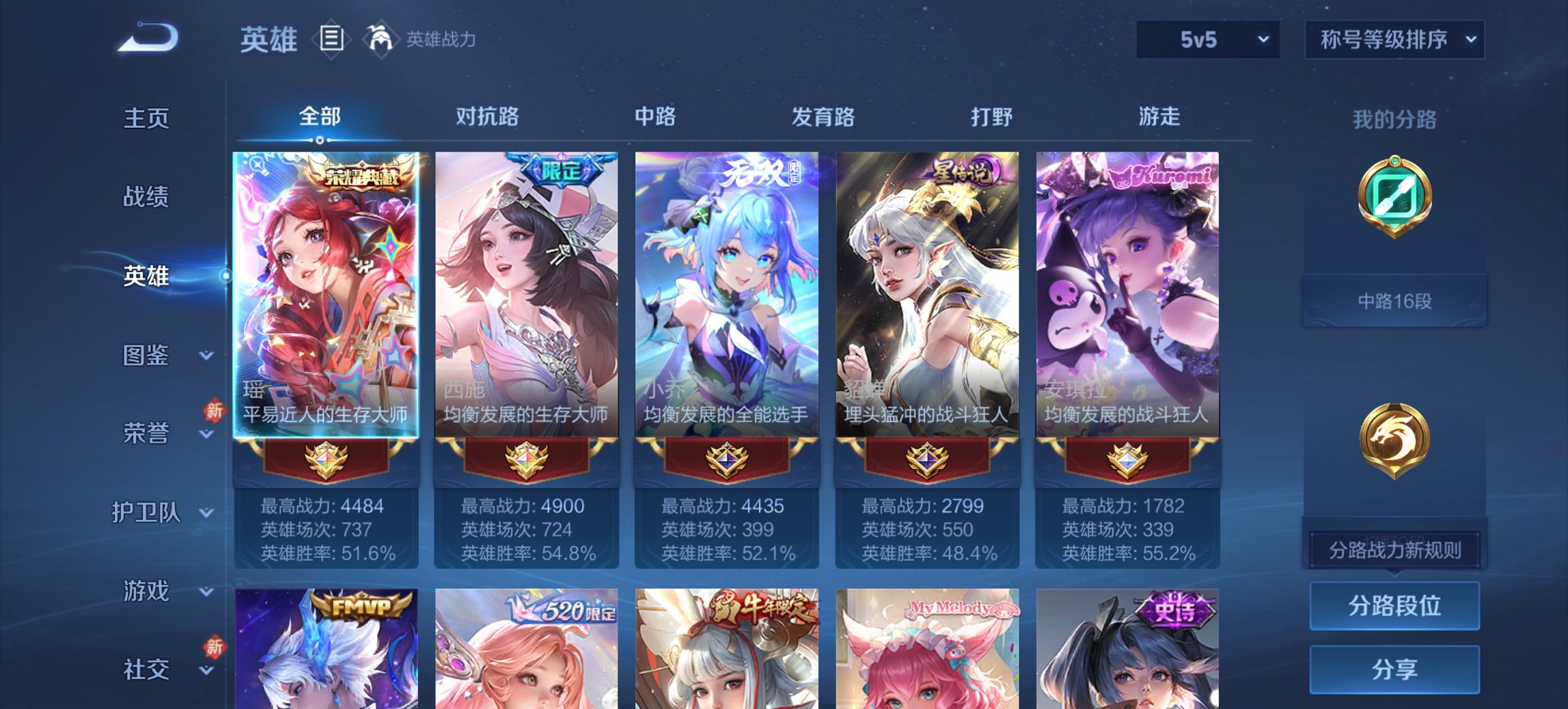The width and height of the screenshot is (1568, 709).
Task: Click the 英雄战力 helmet icon
Action: tap(380, 38)
